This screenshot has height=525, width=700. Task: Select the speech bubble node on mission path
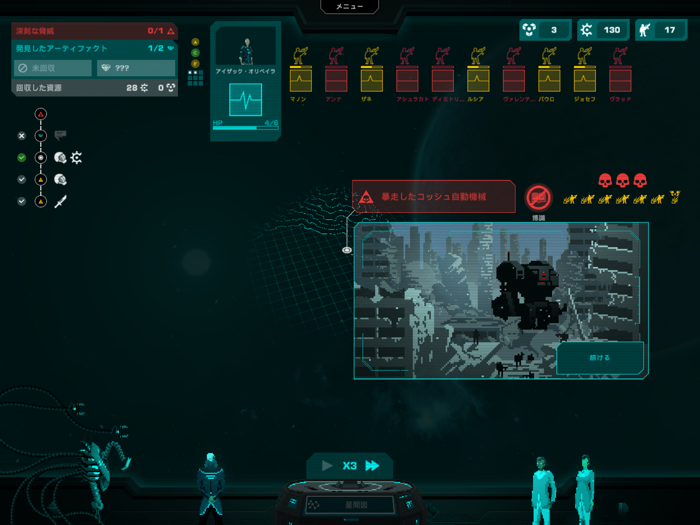click(60, 135)
